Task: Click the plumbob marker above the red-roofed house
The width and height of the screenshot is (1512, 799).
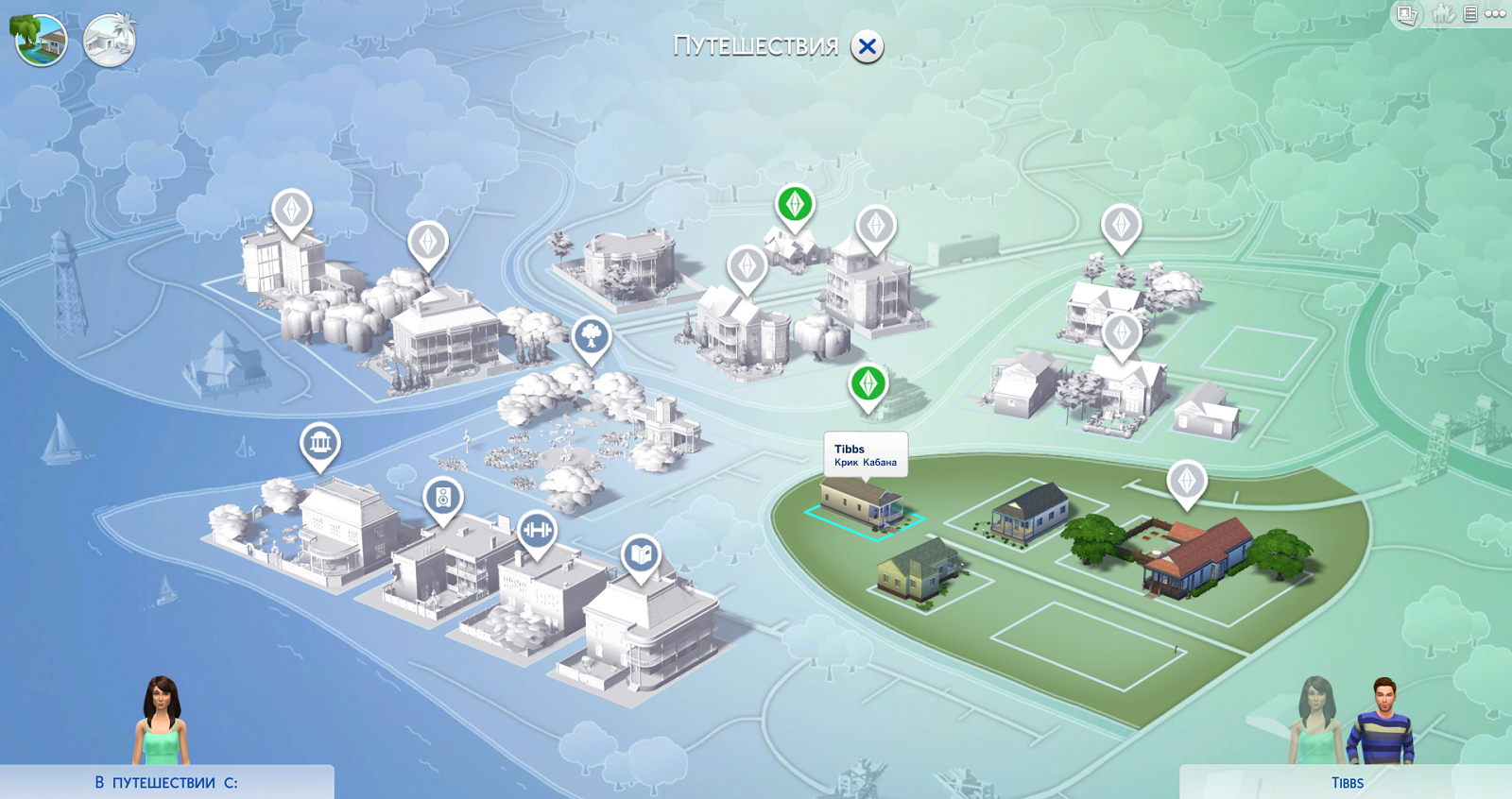Action: (1187, 480)
